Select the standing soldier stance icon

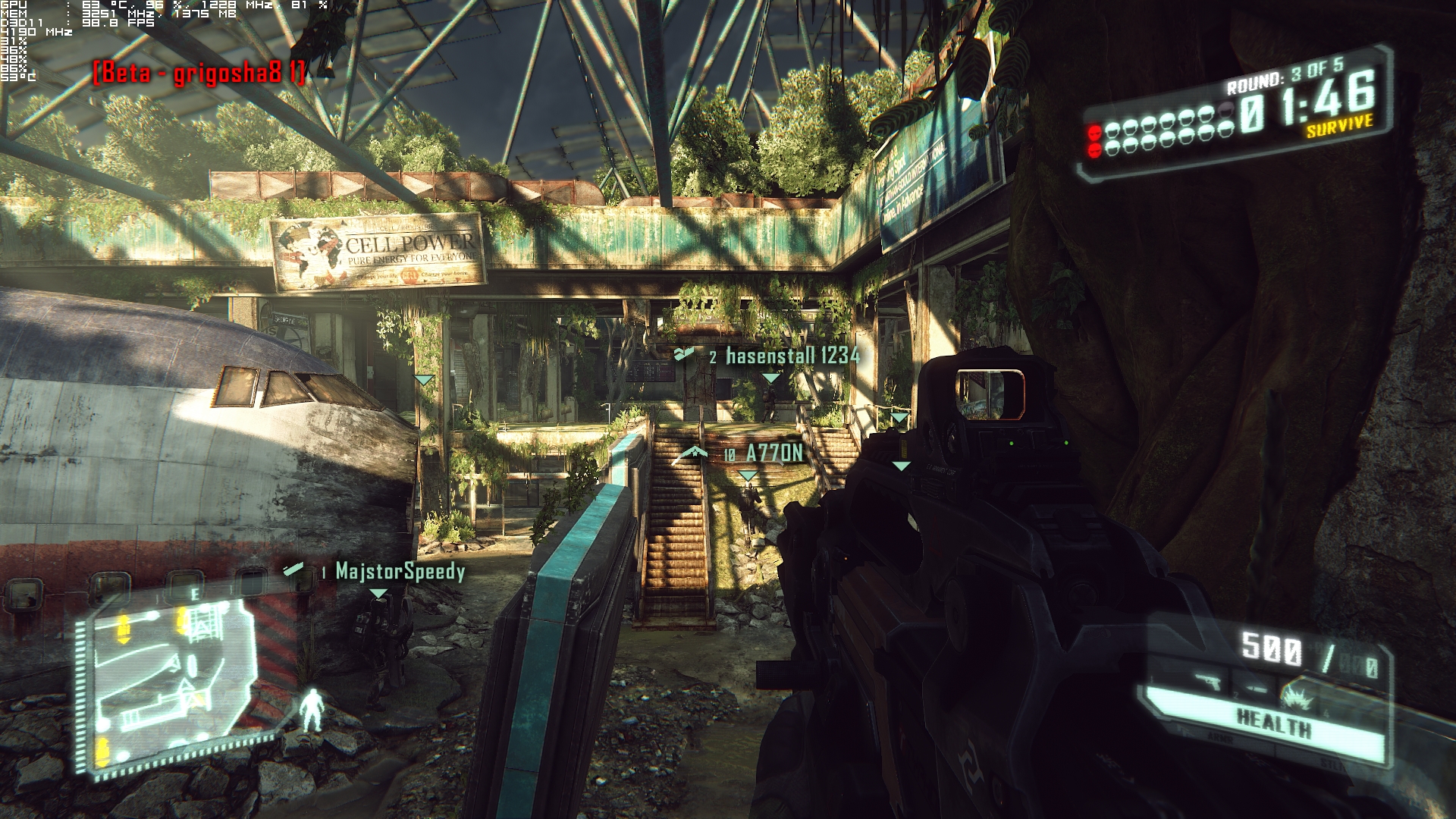pos(311,710)
